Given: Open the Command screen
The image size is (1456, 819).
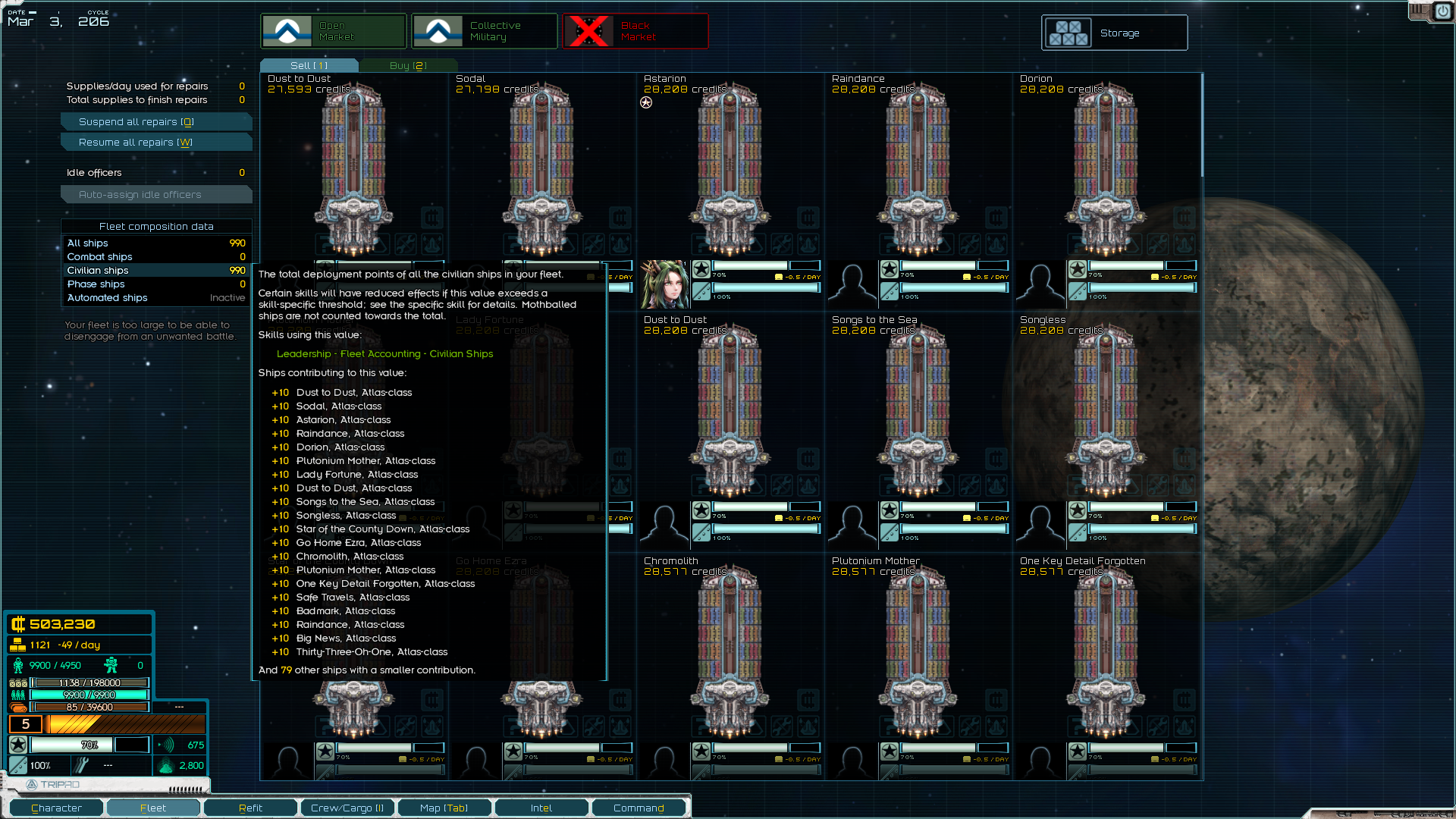Looking at the screenshot, I should 639,808.
